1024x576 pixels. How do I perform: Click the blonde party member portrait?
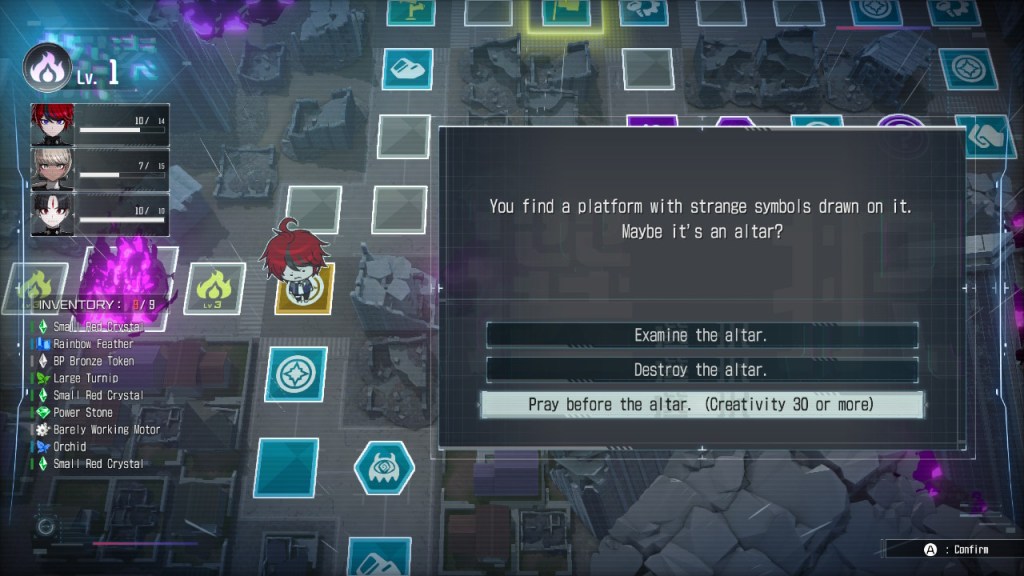(x=53, y=170)
